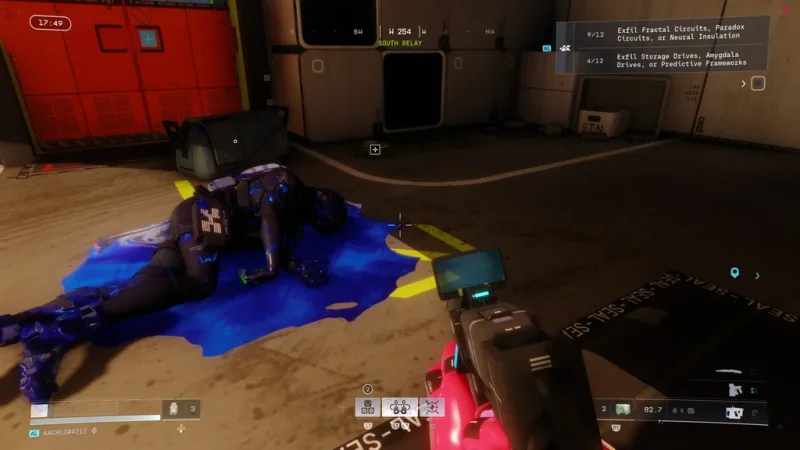This screenshot has width=800, height=450.
Task: Select the first ability slot icon
Action: click(367, 407)
